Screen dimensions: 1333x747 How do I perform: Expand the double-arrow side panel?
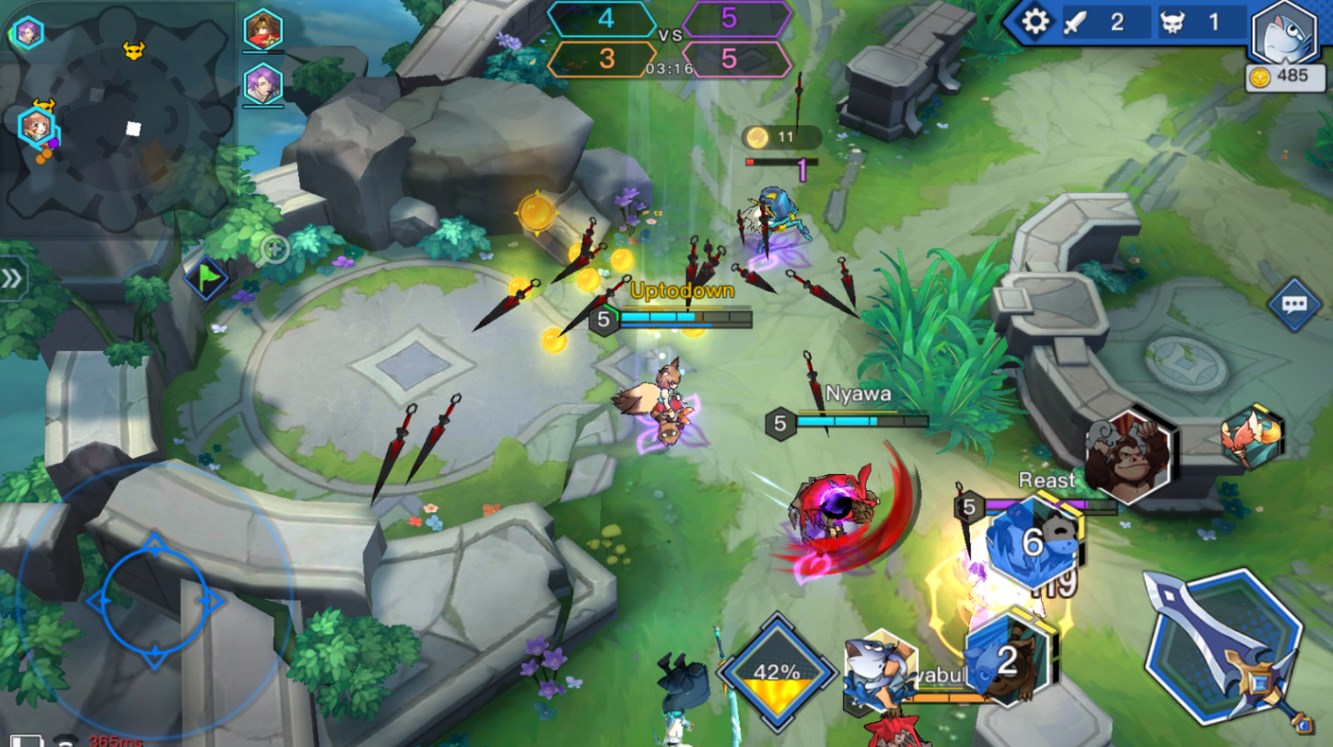(x=12, y=279)
